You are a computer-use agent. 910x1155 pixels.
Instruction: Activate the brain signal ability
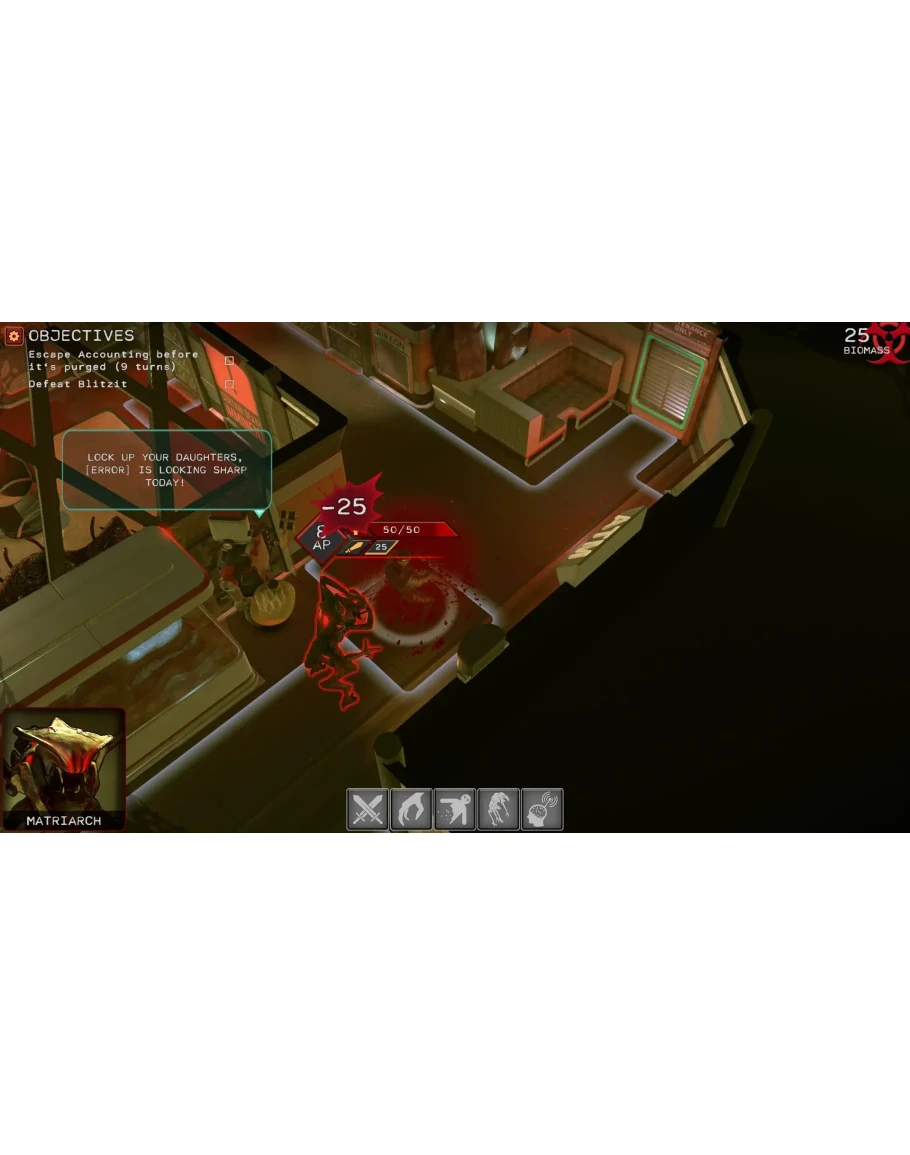(542, 809)
